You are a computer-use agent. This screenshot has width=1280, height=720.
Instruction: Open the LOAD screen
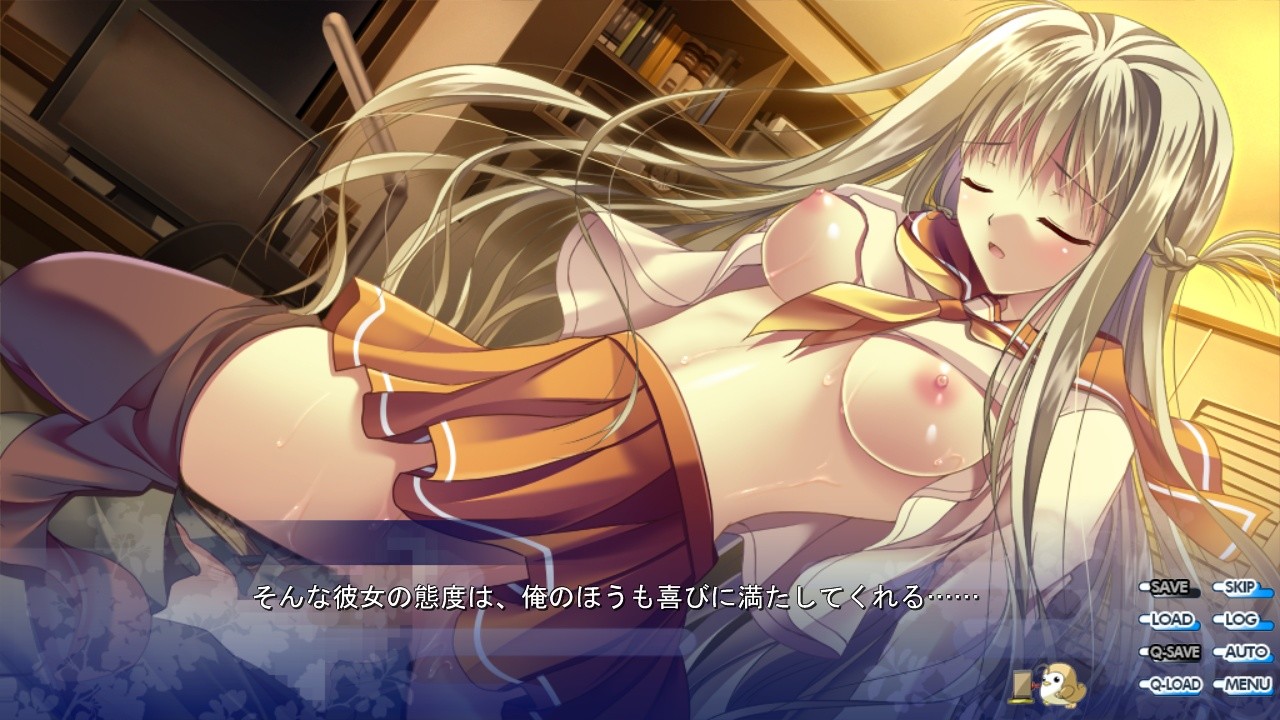click(1172, 619)
